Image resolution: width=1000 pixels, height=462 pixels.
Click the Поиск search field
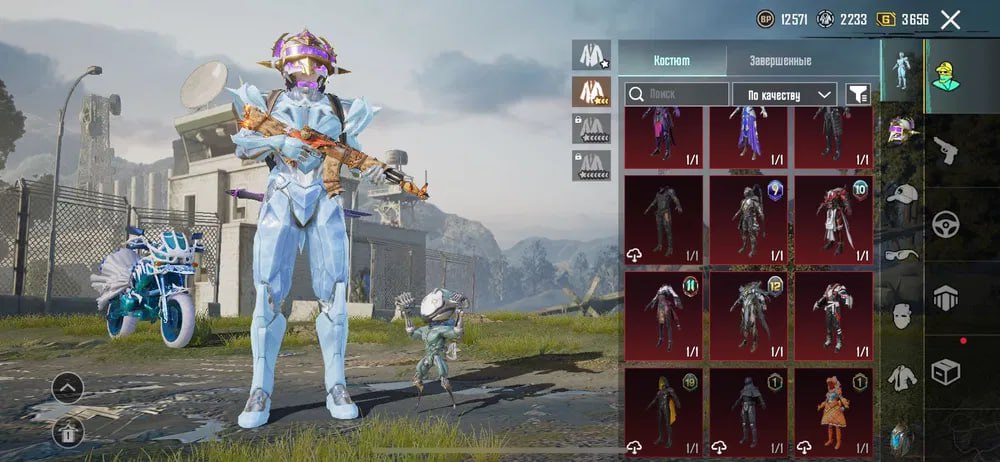click(x=677, y=94)
